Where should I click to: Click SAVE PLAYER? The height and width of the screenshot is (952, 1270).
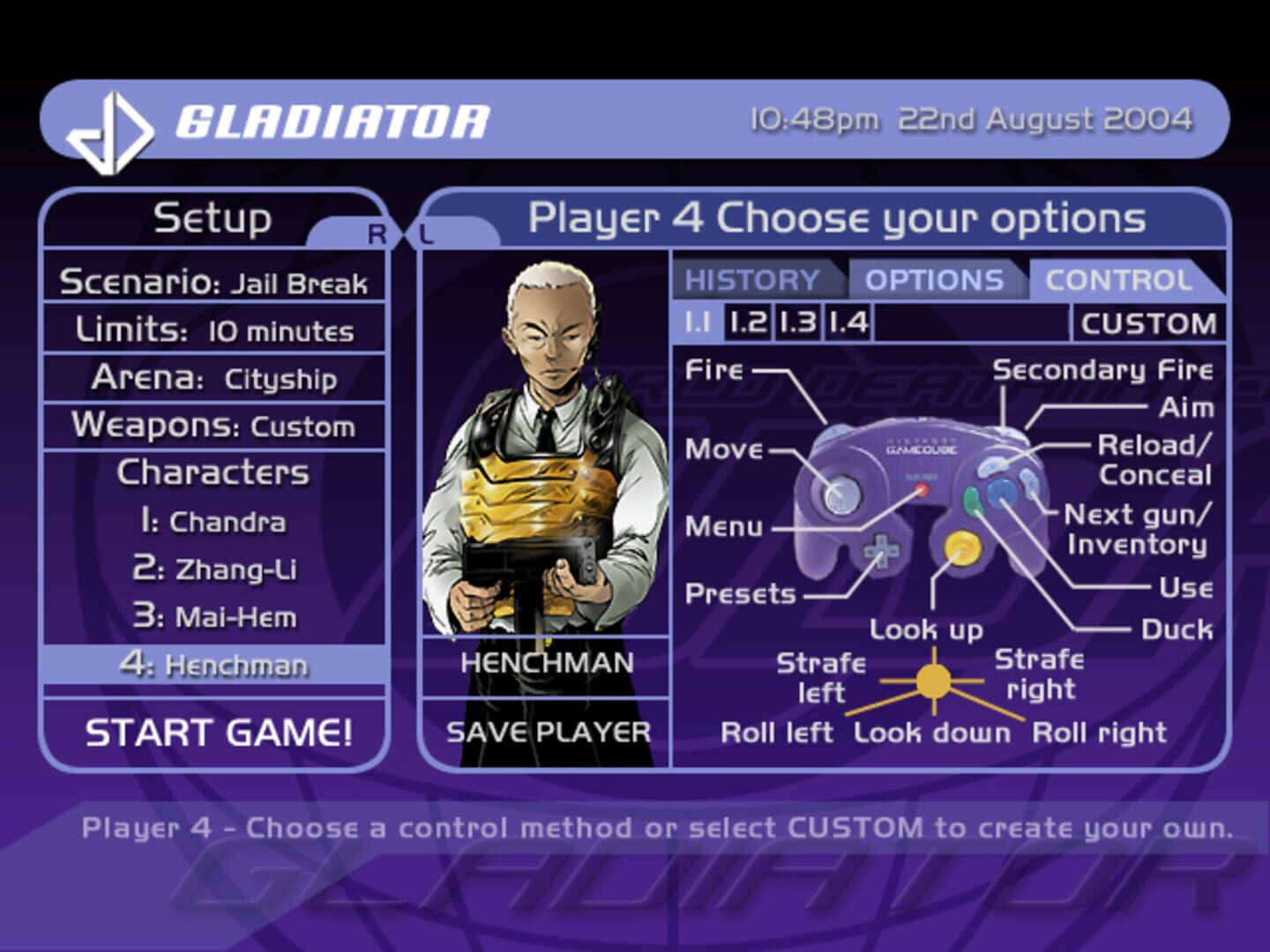[547, 731]
